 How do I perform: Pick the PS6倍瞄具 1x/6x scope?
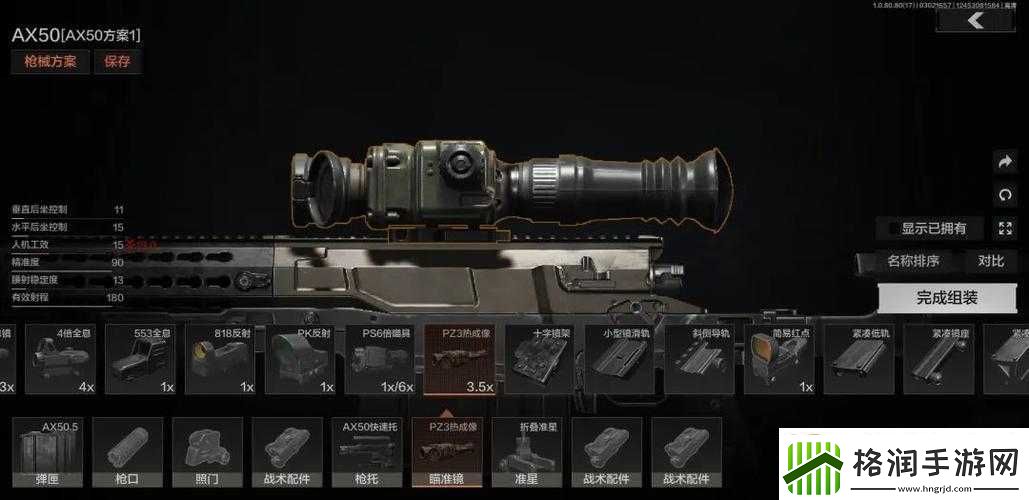(380, 359)
